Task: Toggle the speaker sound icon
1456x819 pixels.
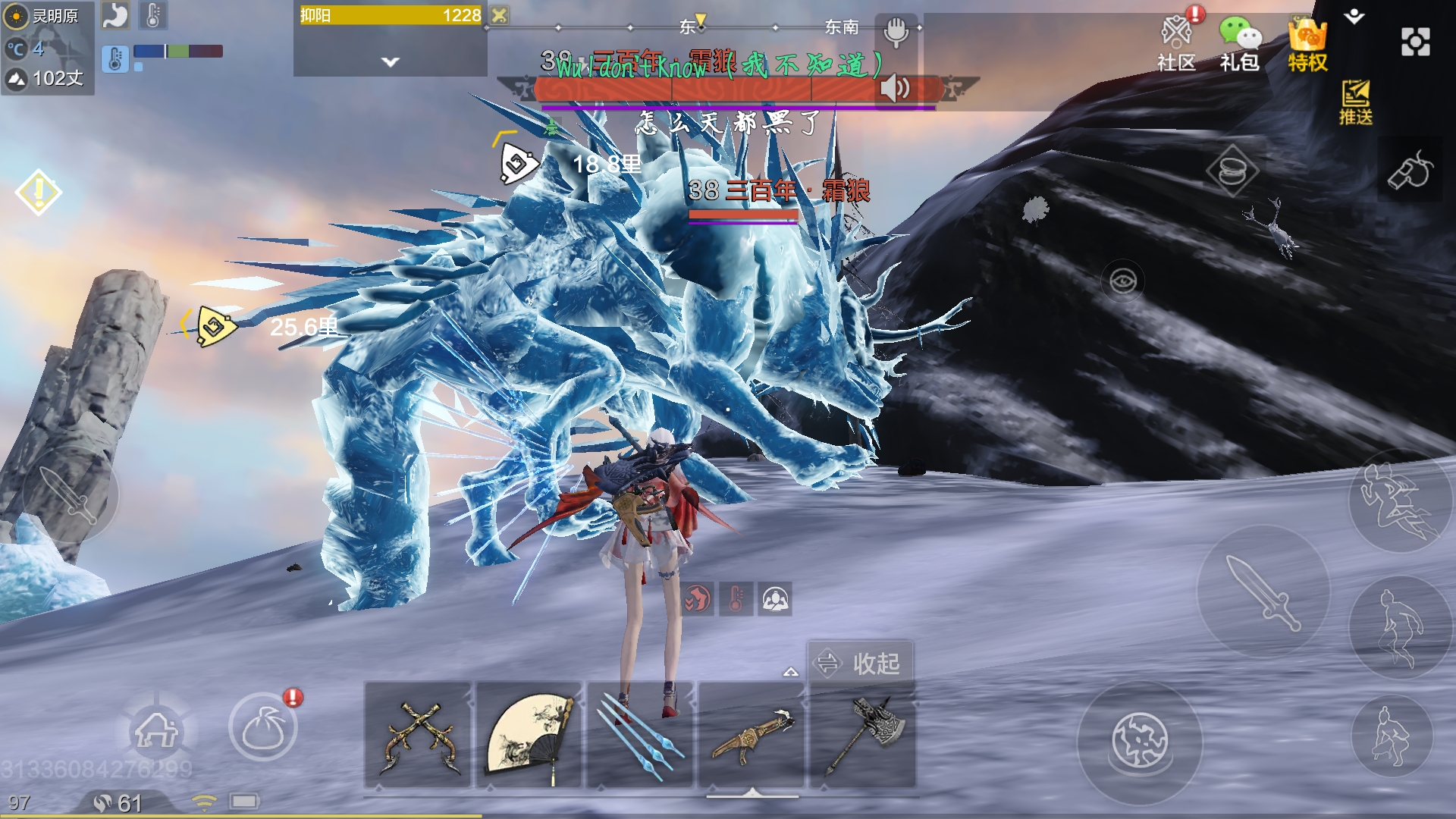Action: (x=896, y=89)
